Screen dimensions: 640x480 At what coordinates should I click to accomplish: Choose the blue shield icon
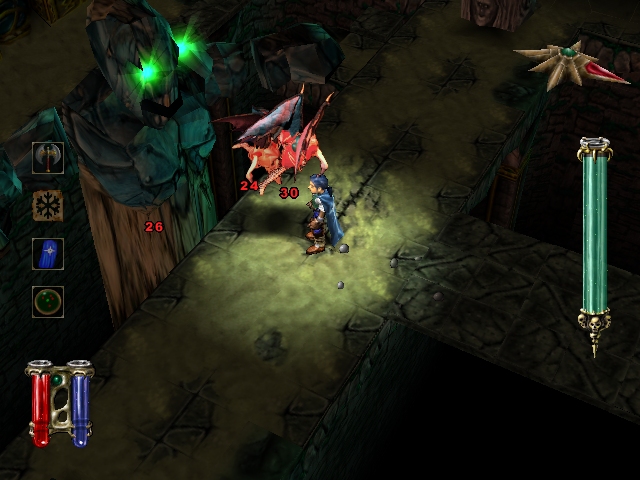coord(48,253)
